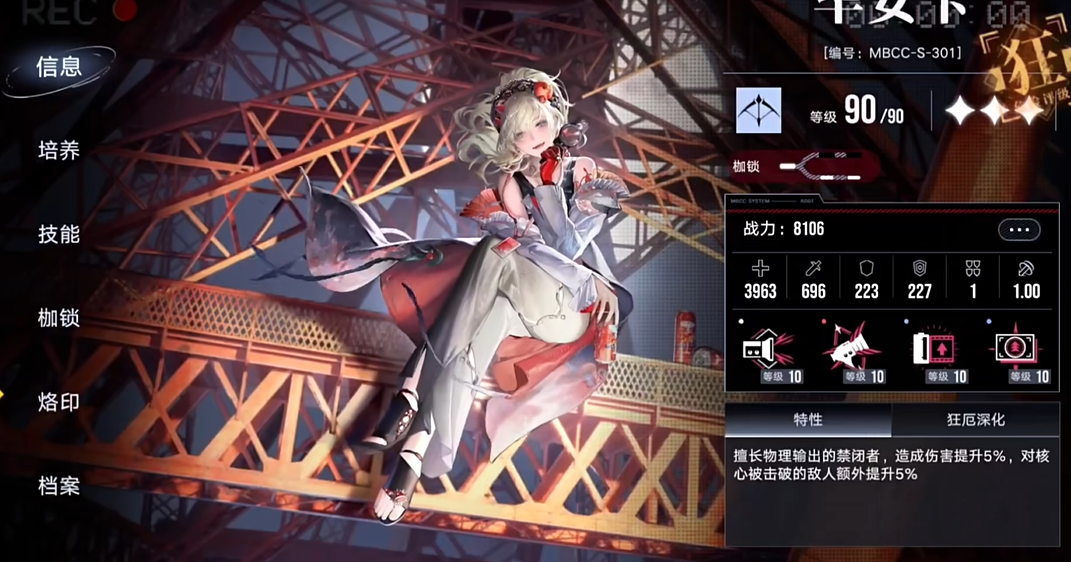Switch to the 狂厄深化 tab
This screenshot has height=562, width=1071.
pos(975,420)
